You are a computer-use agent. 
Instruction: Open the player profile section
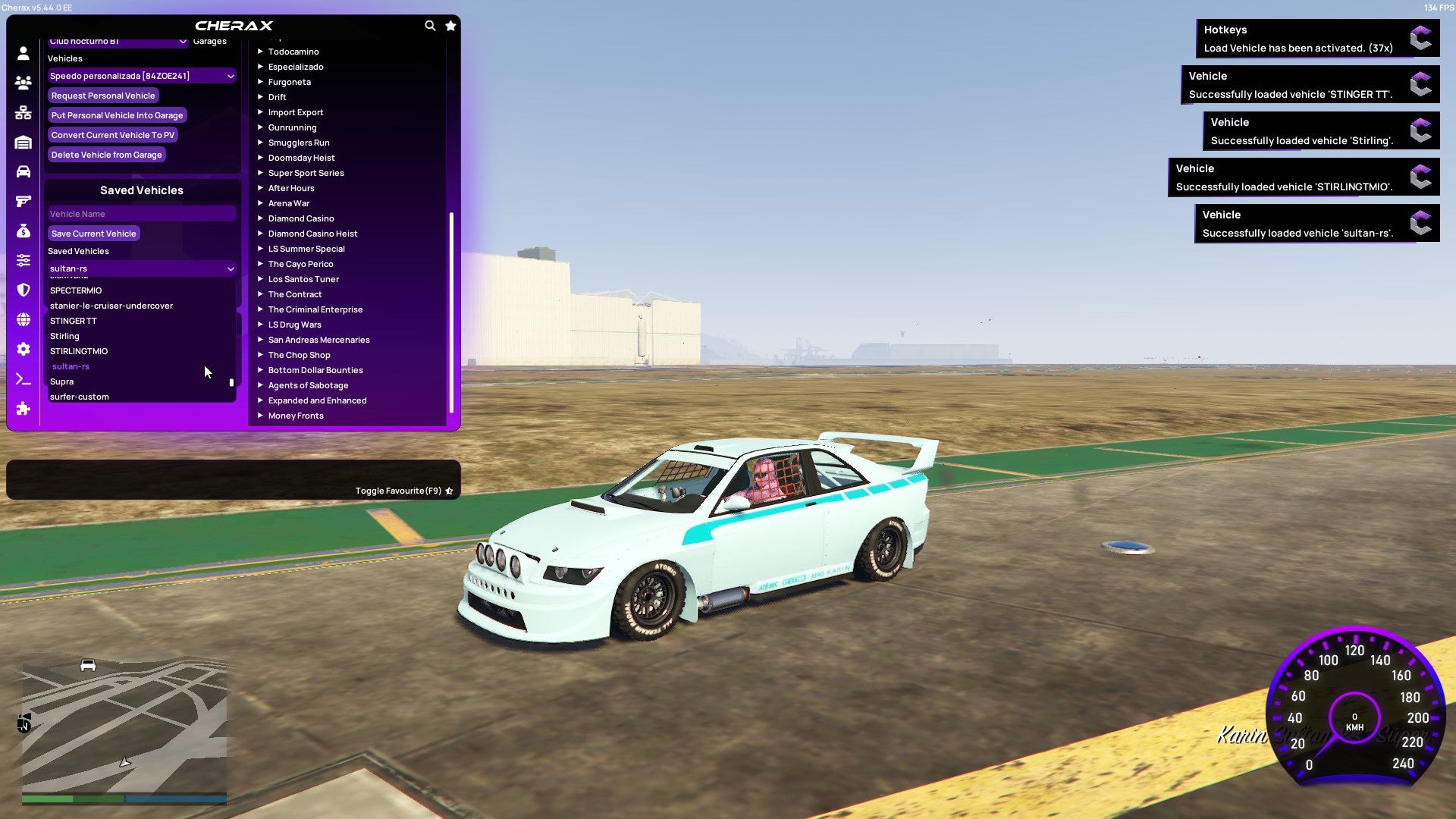coord(23,53)
